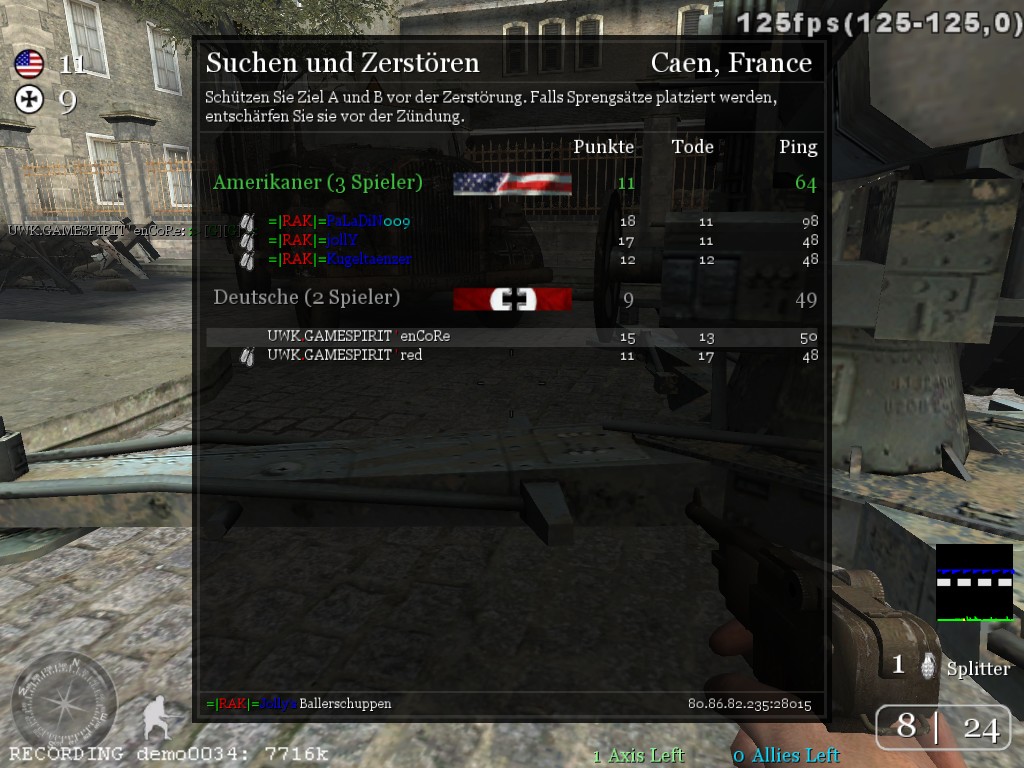This screenshot has width=1024, height=768.
Task: Sort the scoreboard by the Punkte column
Action: (x=603, y=147)
